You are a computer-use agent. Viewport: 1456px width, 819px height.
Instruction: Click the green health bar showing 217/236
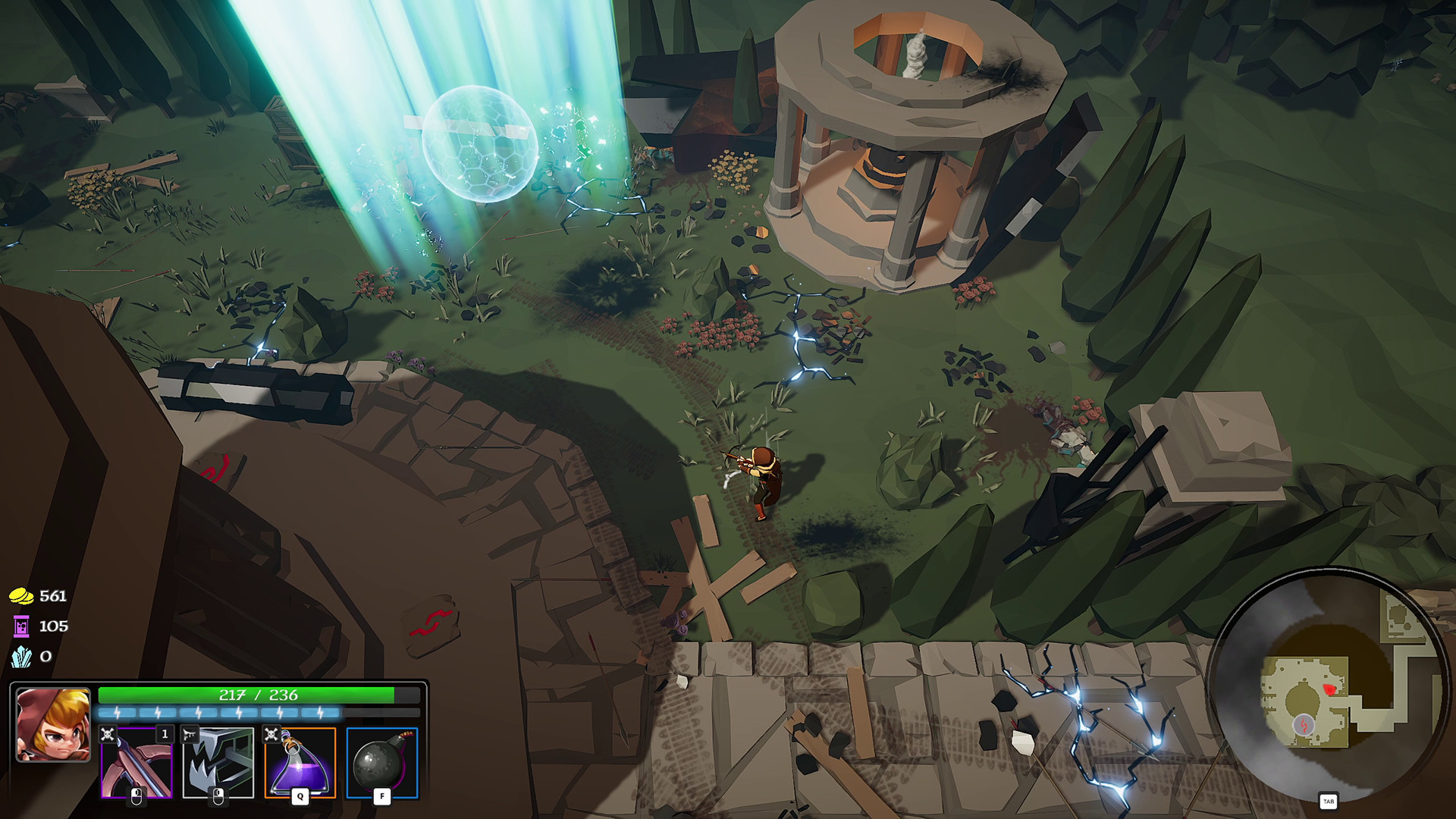(258, 695)
